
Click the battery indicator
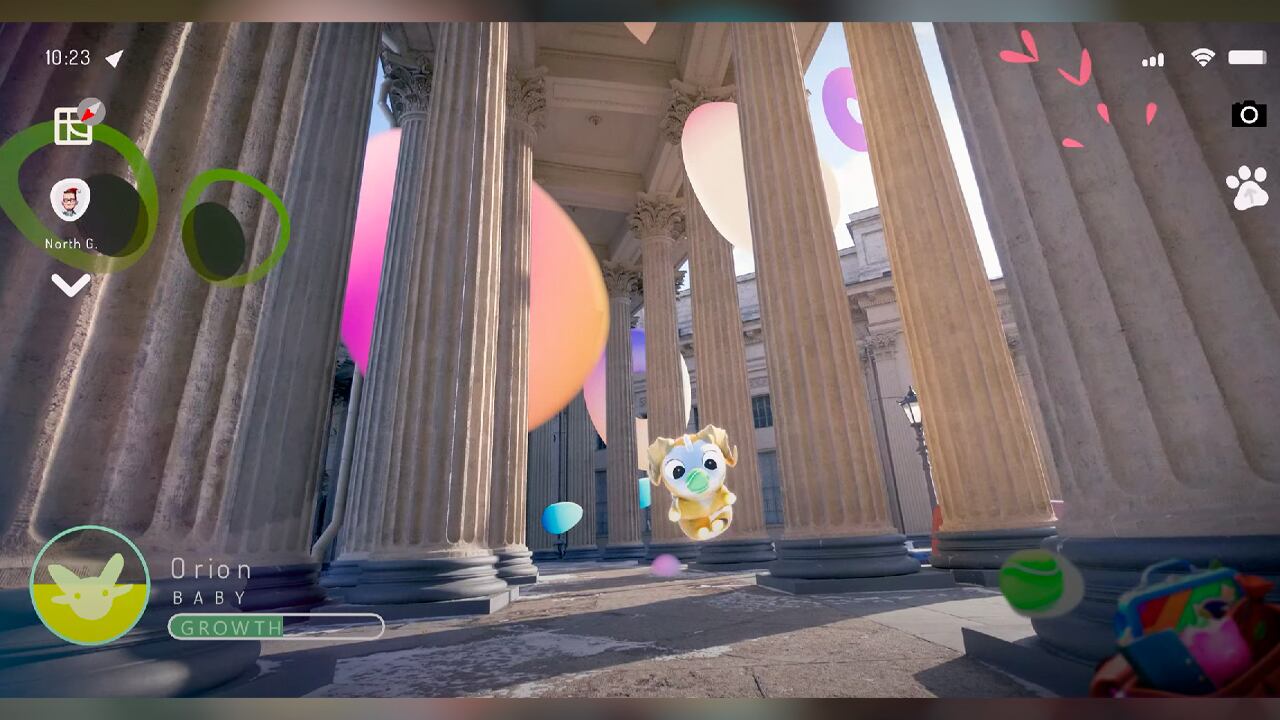point(1246,59)
